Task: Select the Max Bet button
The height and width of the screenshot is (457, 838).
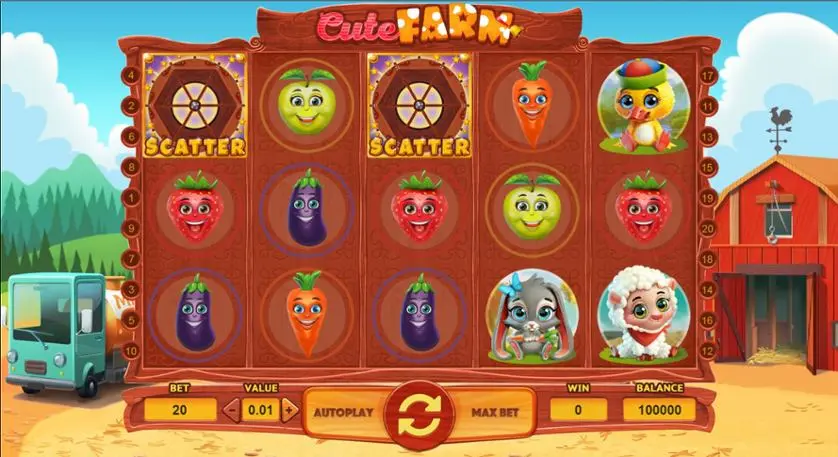Action: coord(486,412)
